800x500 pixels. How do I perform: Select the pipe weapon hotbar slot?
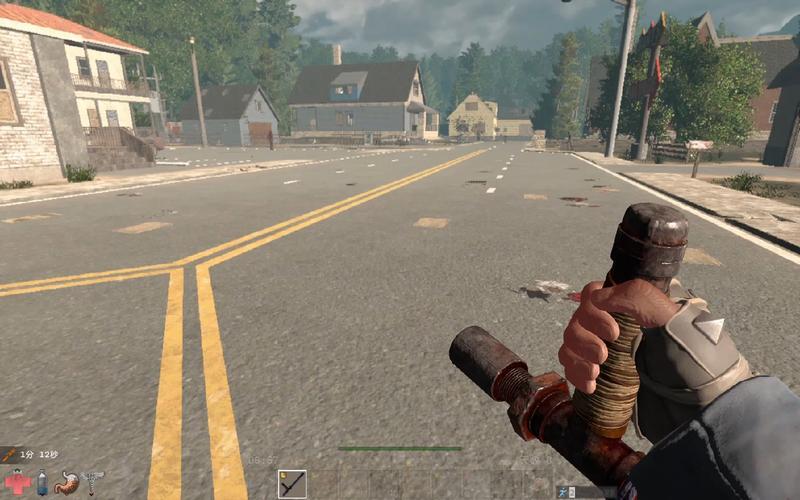292,484
